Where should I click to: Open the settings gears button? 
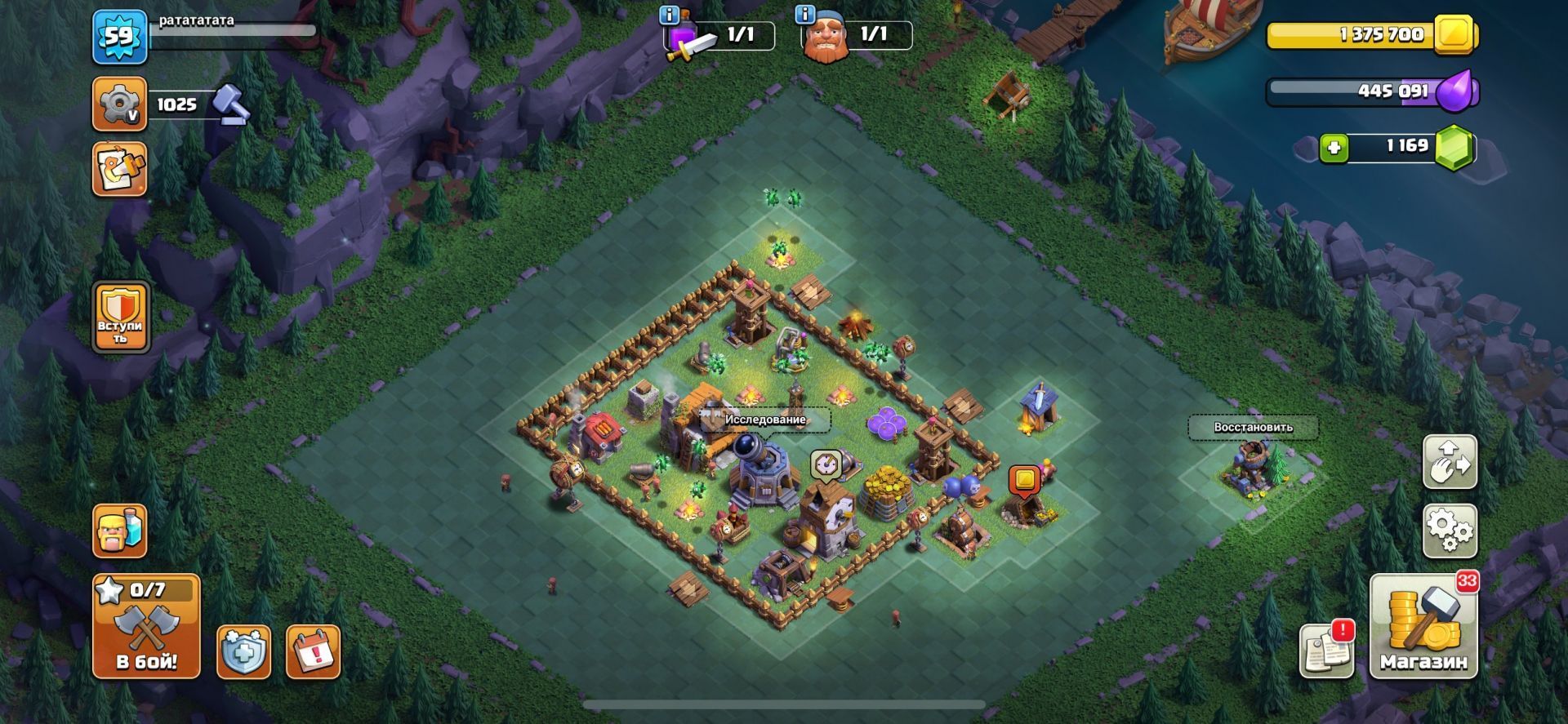coord(1450,531)
